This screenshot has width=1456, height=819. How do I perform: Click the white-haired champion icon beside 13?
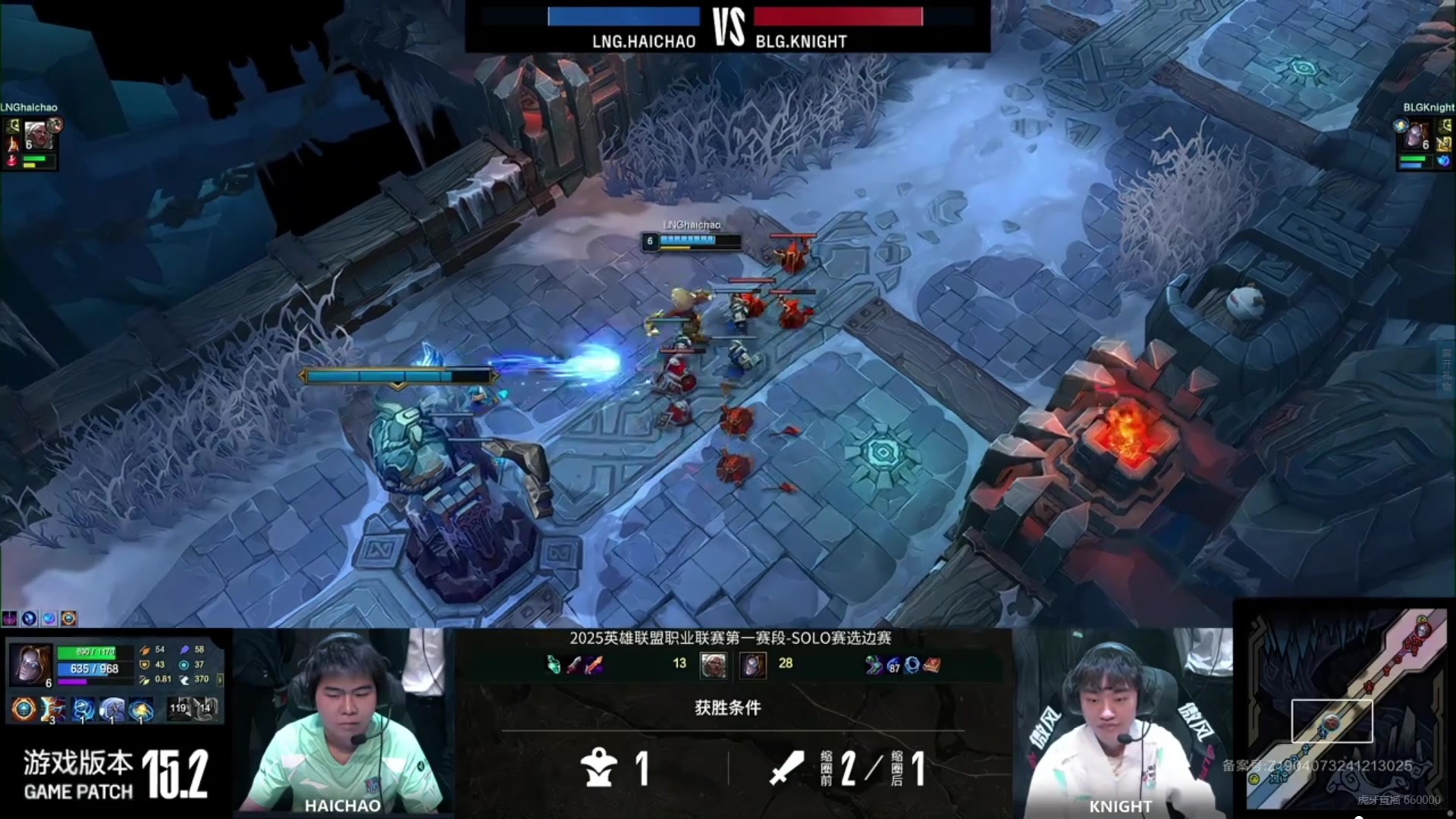(x=713, y=665)
